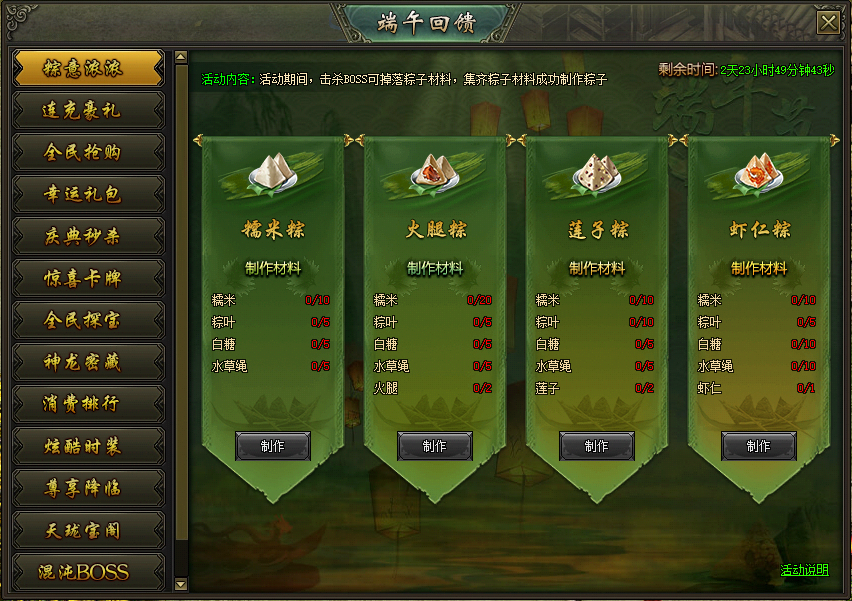Open the 消费排行 tab
This screenshot has width=852, height=601.
pyautogui.click(x=88, y=404)
